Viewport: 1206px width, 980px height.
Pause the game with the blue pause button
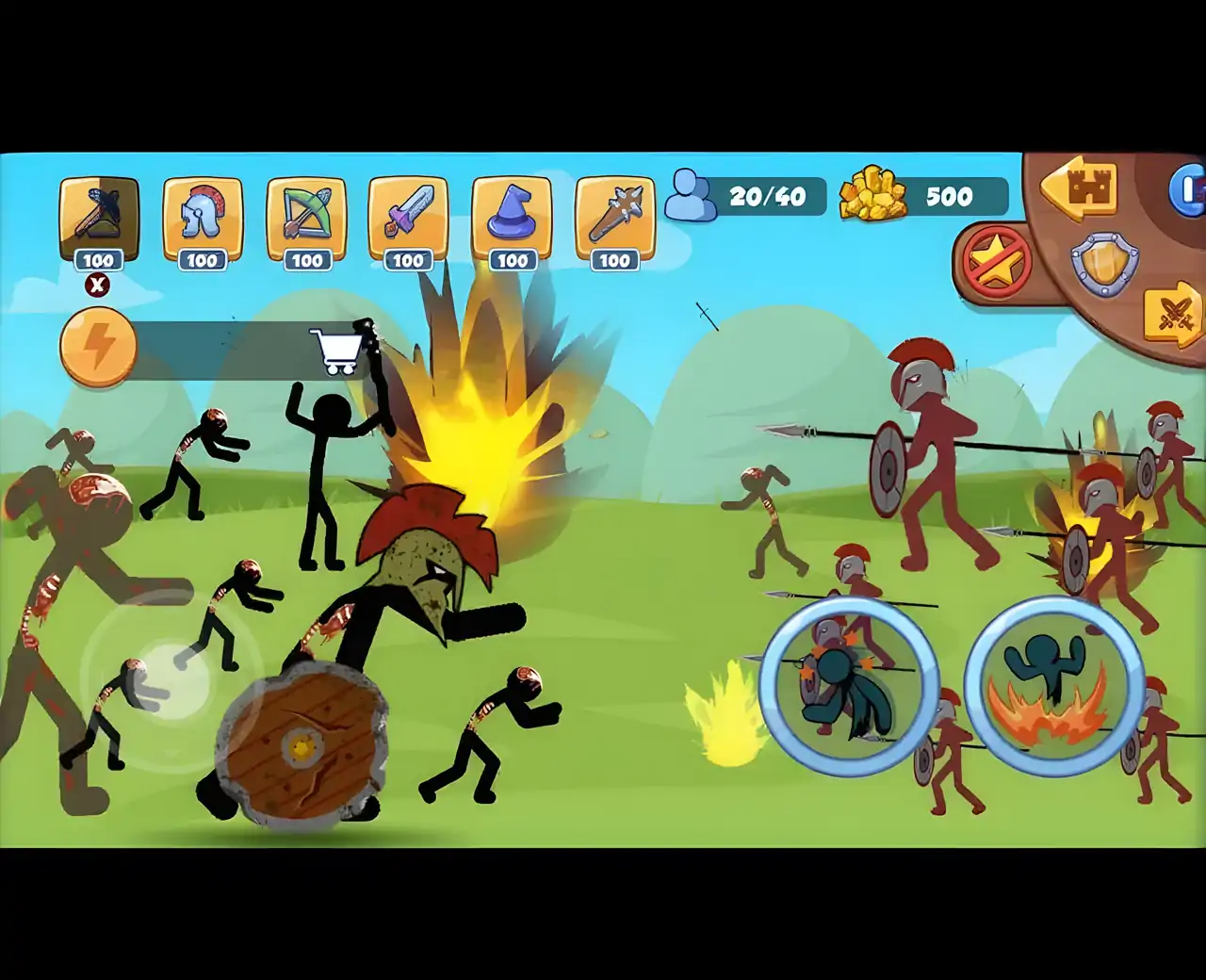click(1190, 188)
